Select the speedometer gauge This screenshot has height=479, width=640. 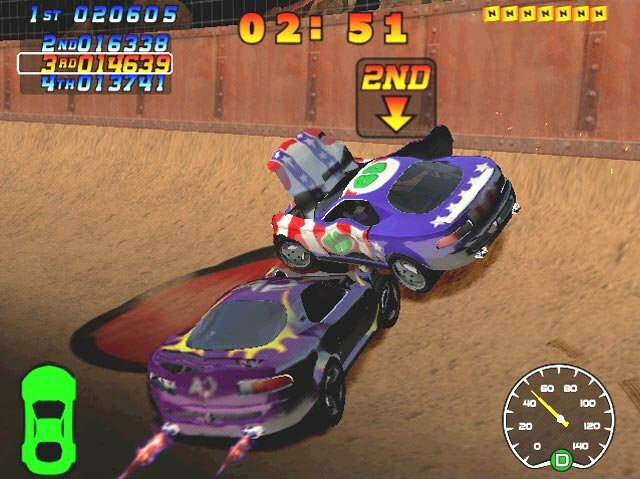click(559, 411)
